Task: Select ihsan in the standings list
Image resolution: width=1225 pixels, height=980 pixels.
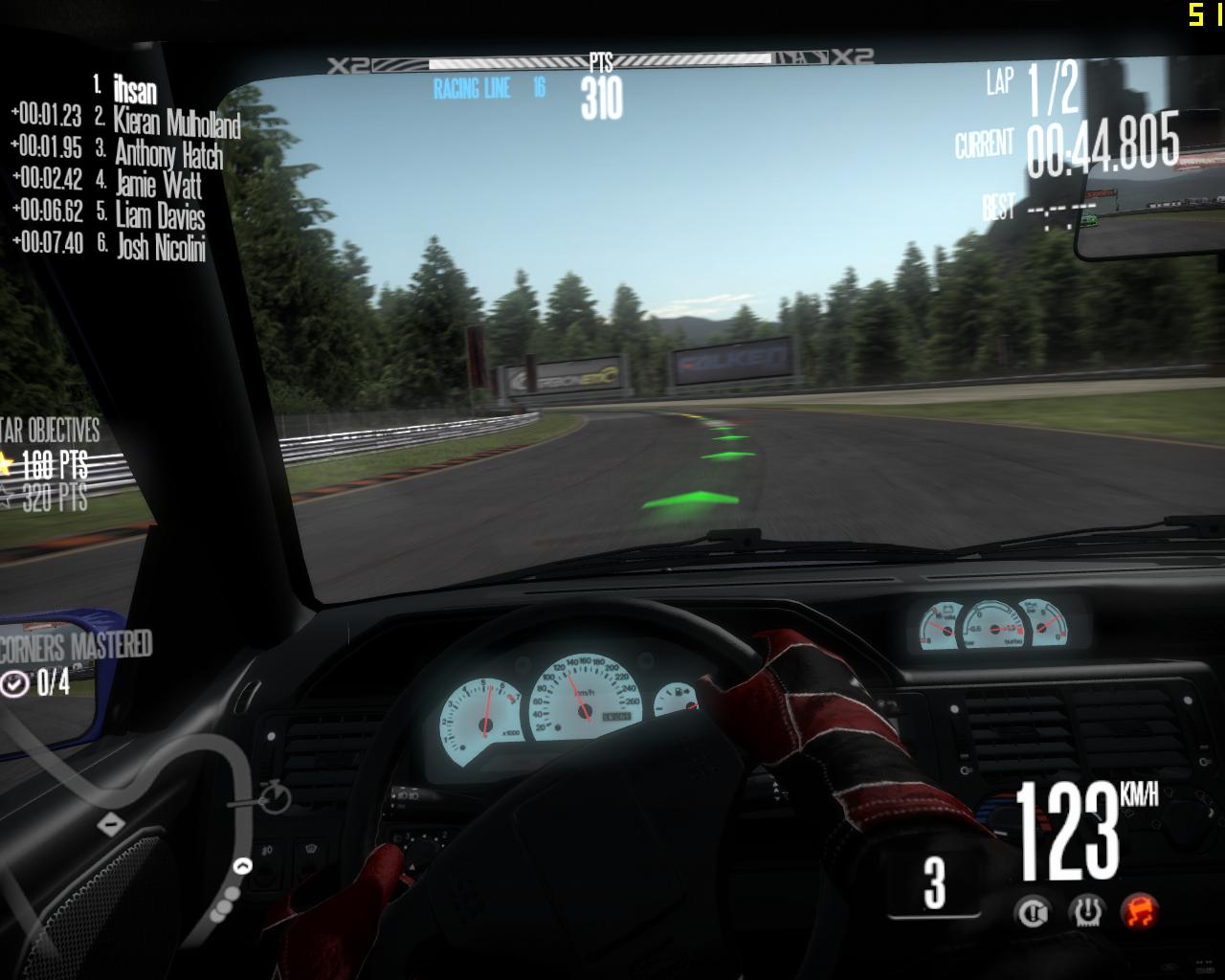Action: (x=134, y=89)
